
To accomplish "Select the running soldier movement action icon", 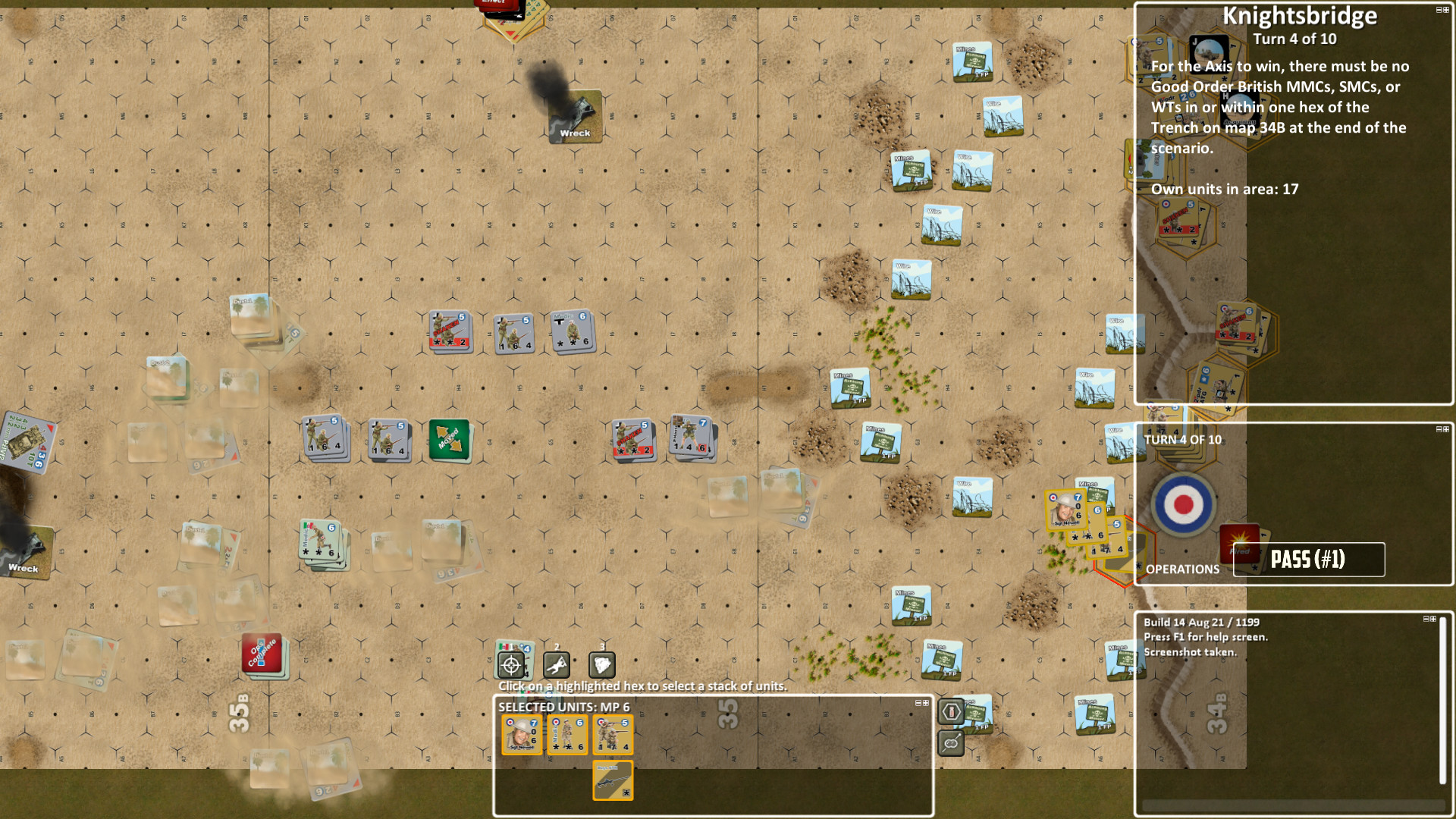I will point(558,664).
